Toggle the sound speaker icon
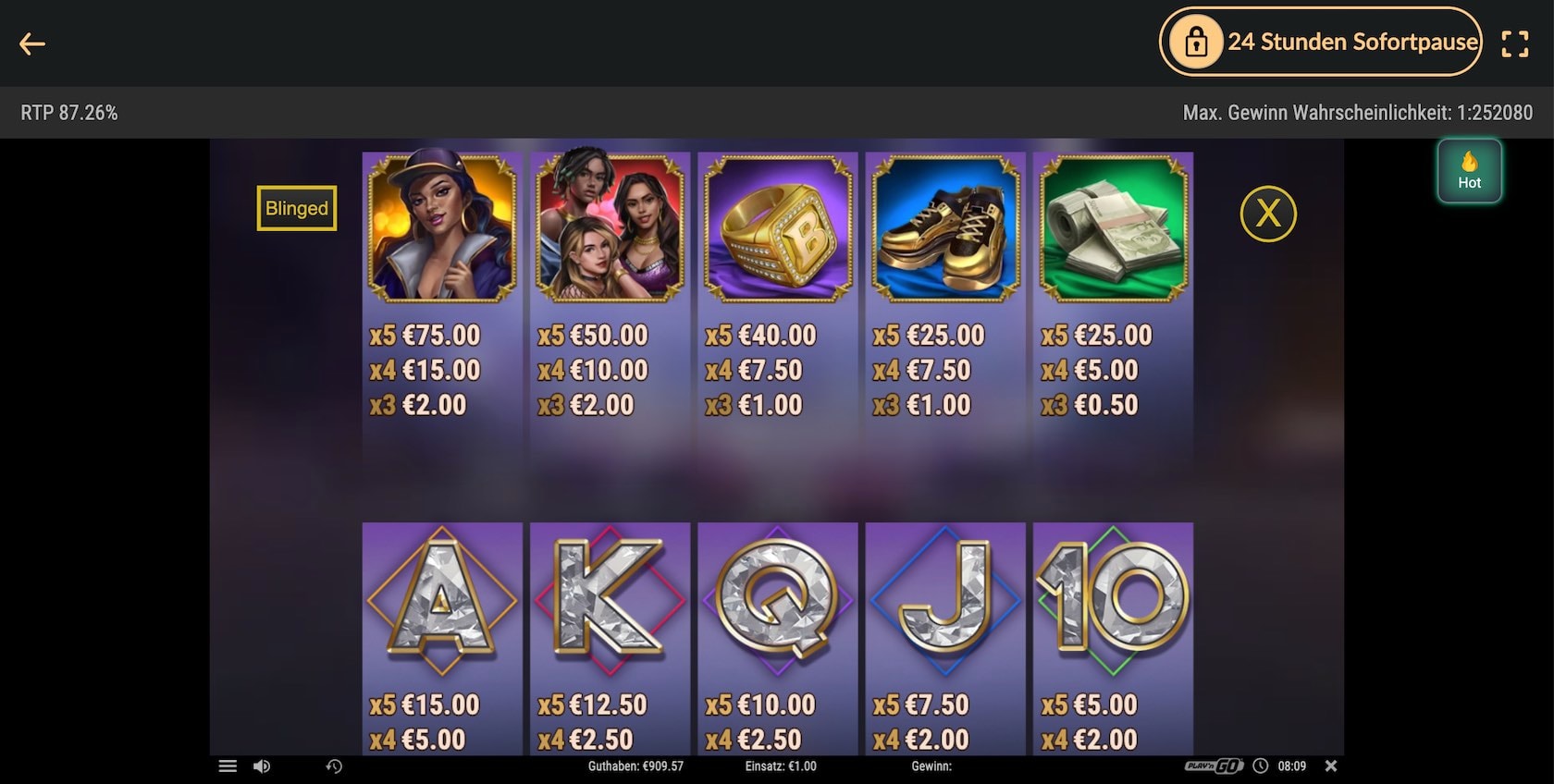 point(262,766)
